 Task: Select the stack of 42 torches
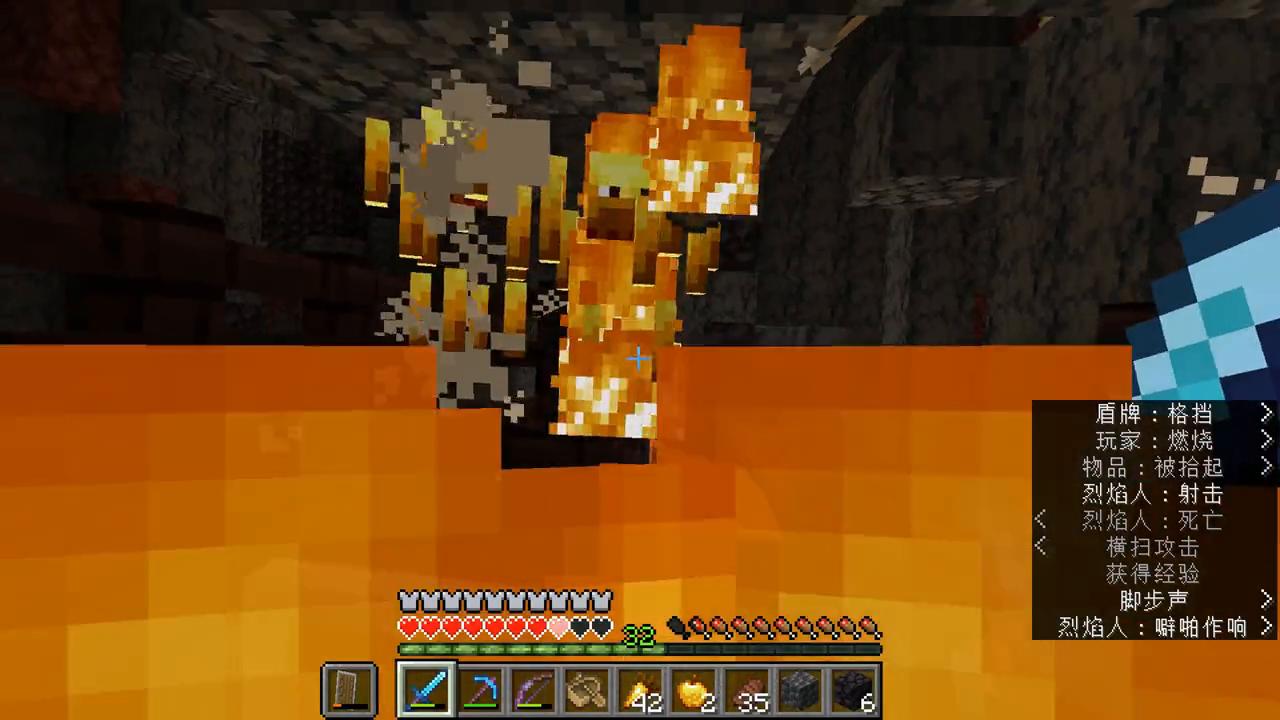click(x=641, y=690)
